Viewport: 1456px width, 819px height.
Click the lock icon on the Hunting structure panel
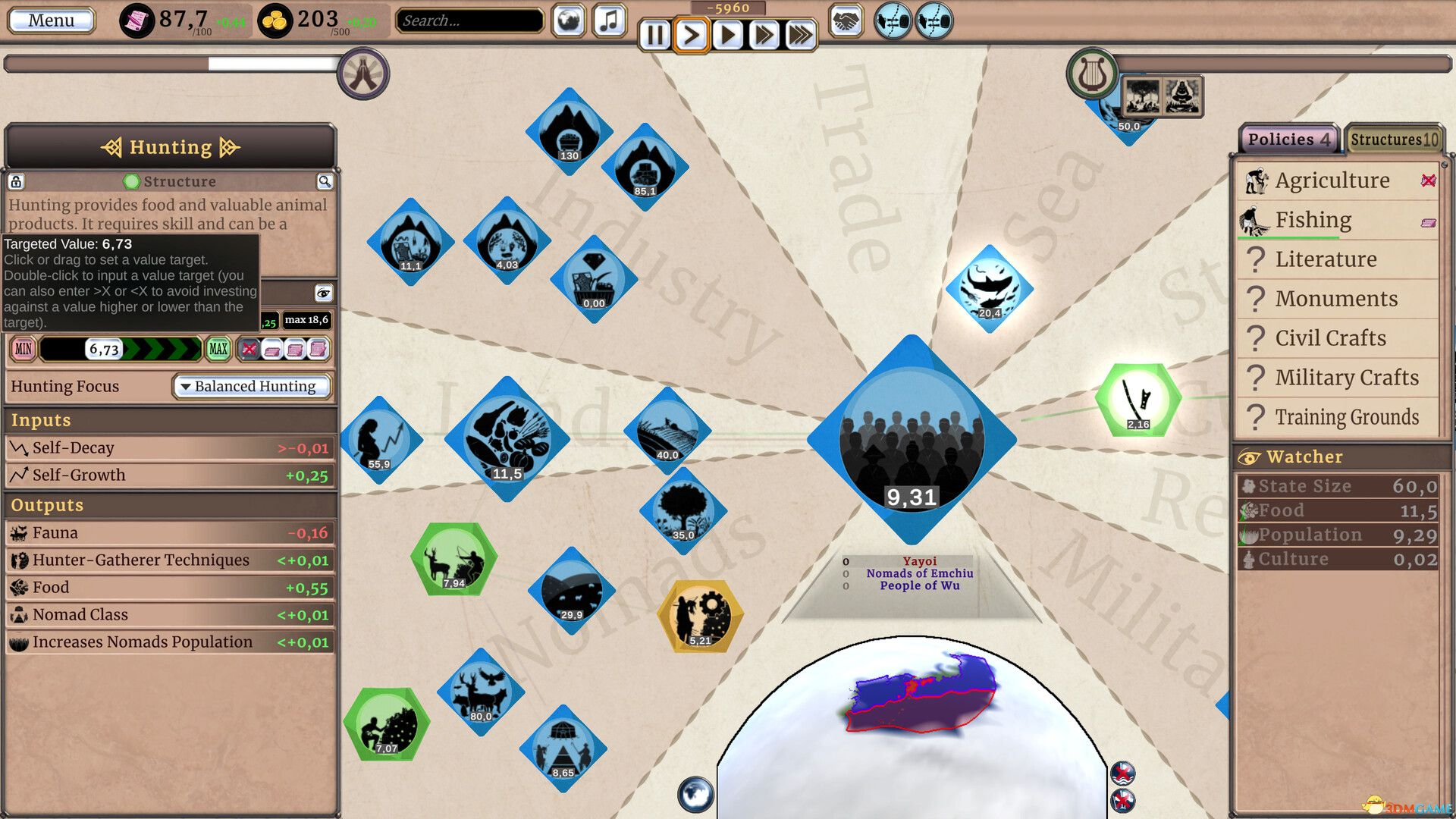16,181
